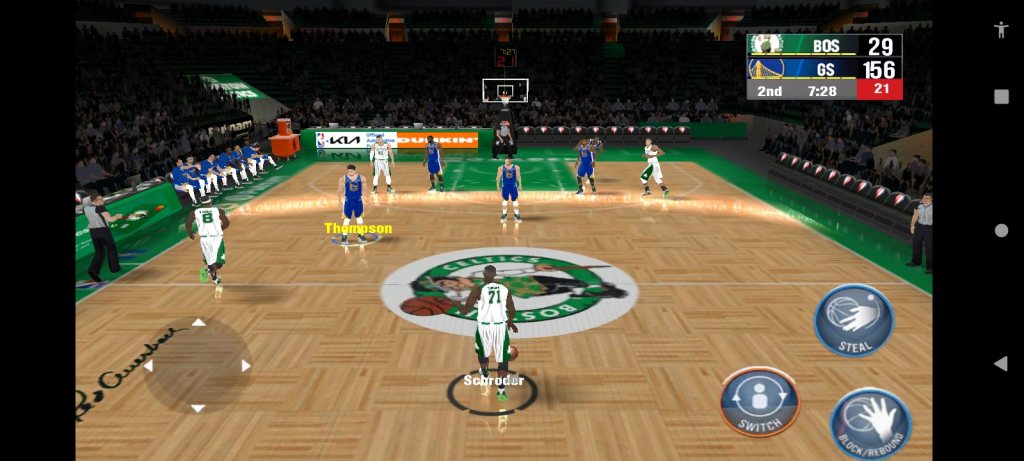Tap the Steal action button
Image resolution: width=1024 pixels, height=461 pixels.
click(853, 320)
